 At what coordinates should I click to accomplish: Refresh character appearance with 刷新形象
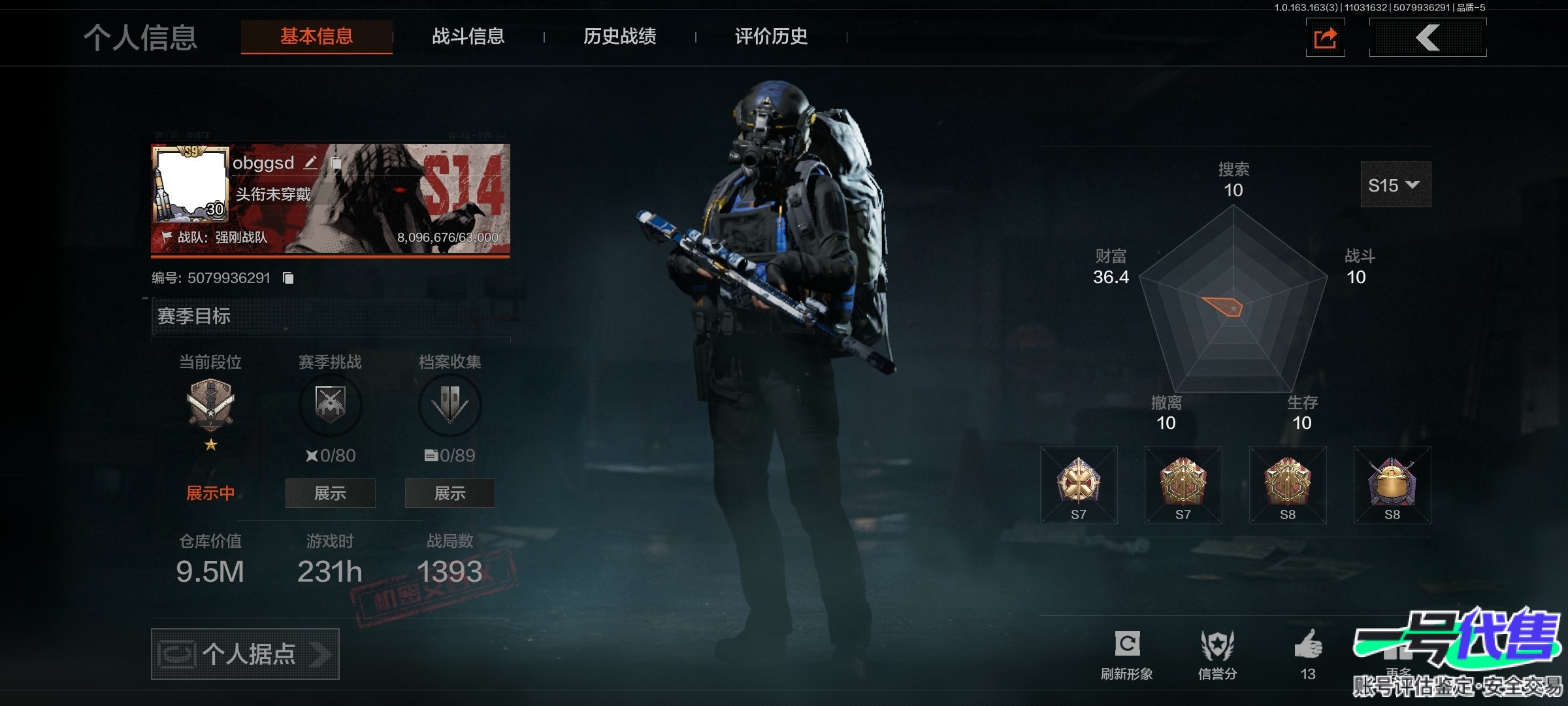click(x=1127, y=654)
